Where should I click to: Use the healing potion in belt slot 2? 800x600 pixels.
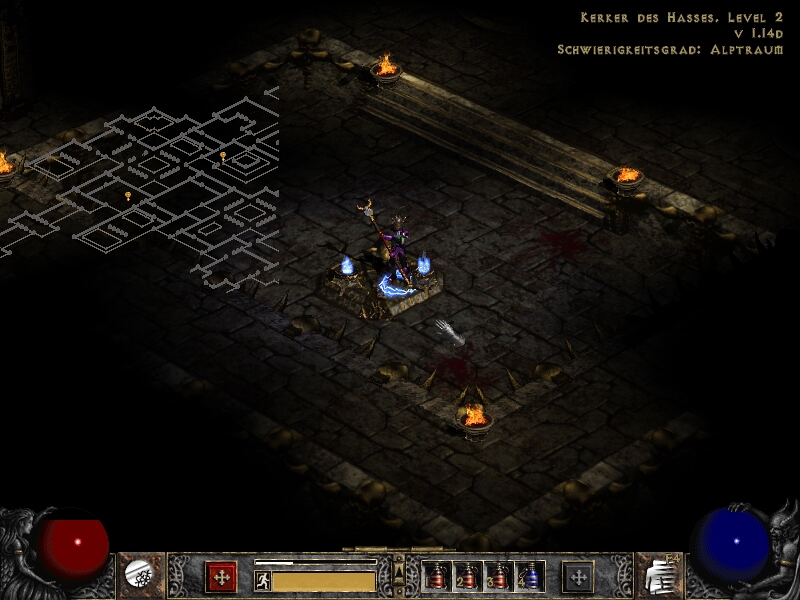[x=467, y=576]
